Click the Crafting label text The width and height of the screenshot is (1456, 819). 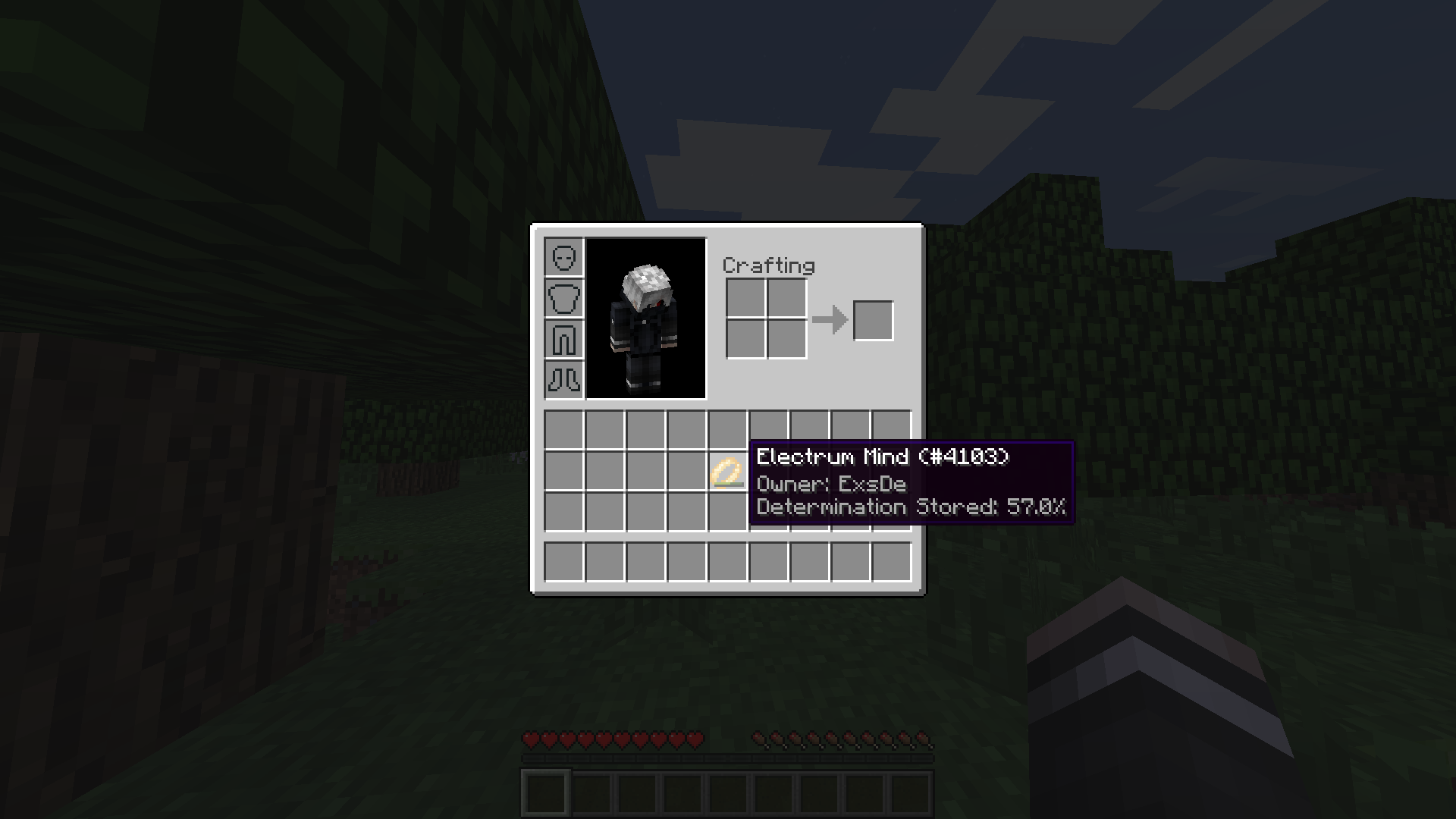tap(767, 266)
